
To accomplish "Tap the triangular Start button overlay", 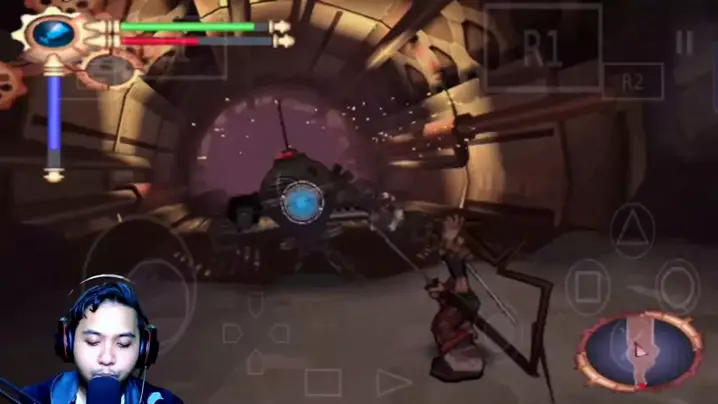I will (393, 382).
